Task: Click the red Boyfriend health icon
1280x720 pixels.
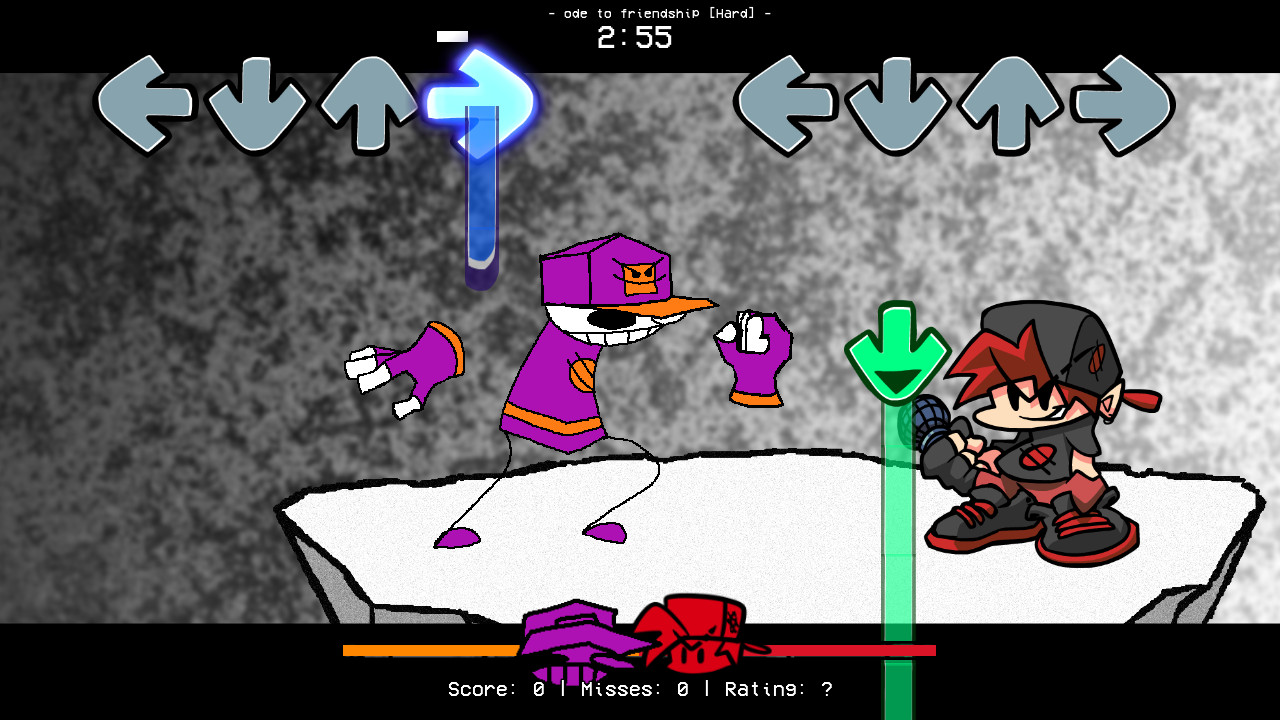Action: tap(690, 635)
